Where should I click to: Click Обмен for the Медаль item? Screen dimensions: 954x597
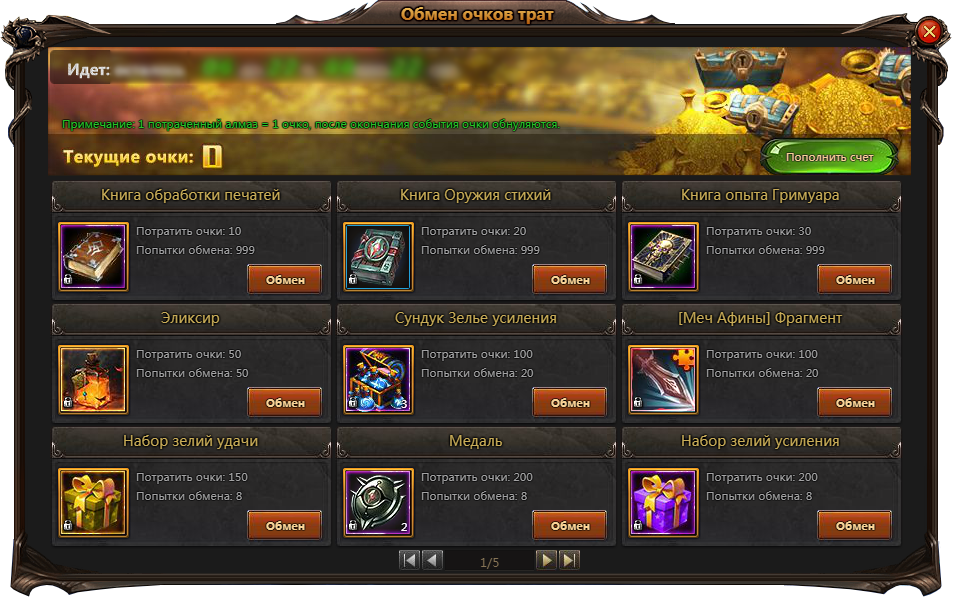coord(569,525)
